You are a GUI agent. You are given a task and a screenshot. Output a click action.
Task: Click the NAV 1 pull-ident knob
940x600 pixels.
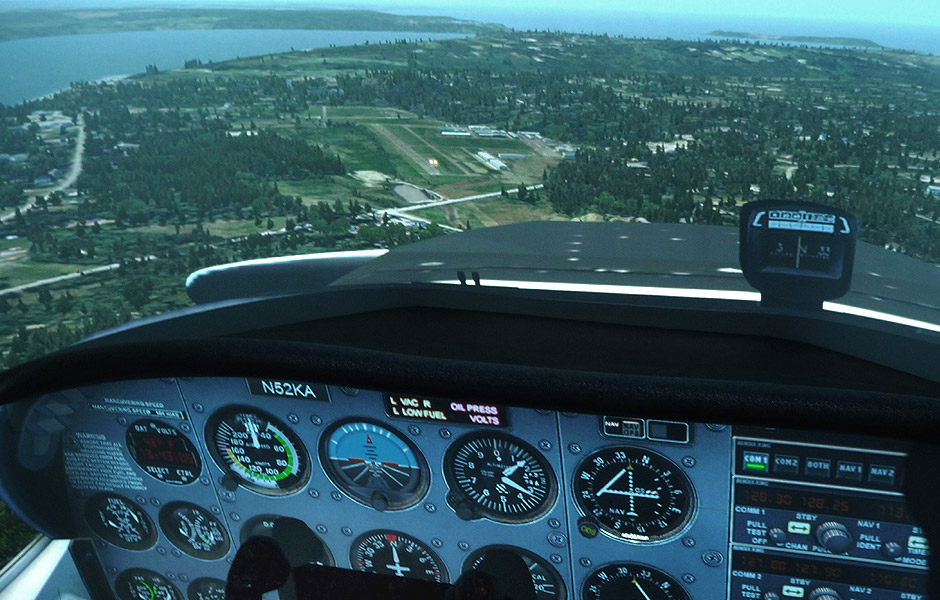(893, 548)
